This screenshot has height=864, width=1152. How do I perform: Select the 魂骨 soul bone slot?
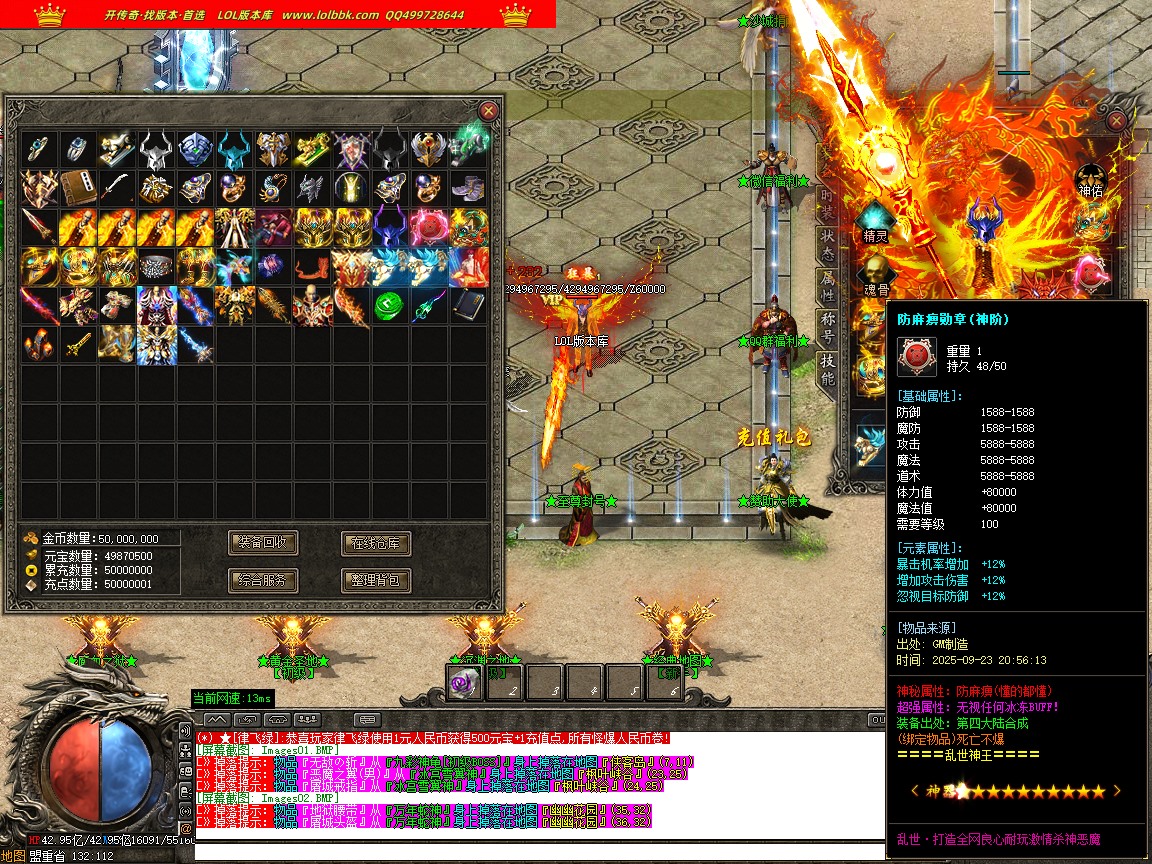[x=876, y=275]
